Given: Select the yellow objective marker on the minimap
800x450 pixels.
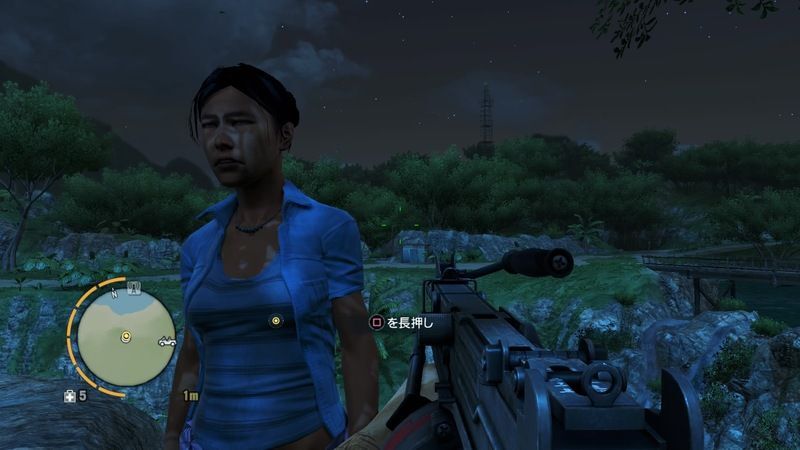Looking at the screenshot, I should [126, 337].
